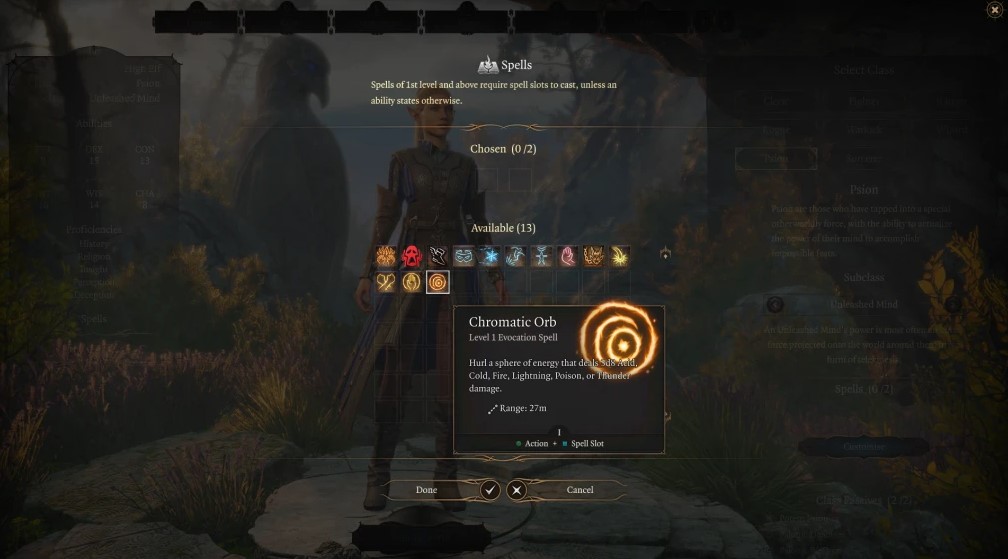Pick the chained beast face spell
This screenshot has height=559, width=1008.
pyautogui.click(x=594, y=257)
